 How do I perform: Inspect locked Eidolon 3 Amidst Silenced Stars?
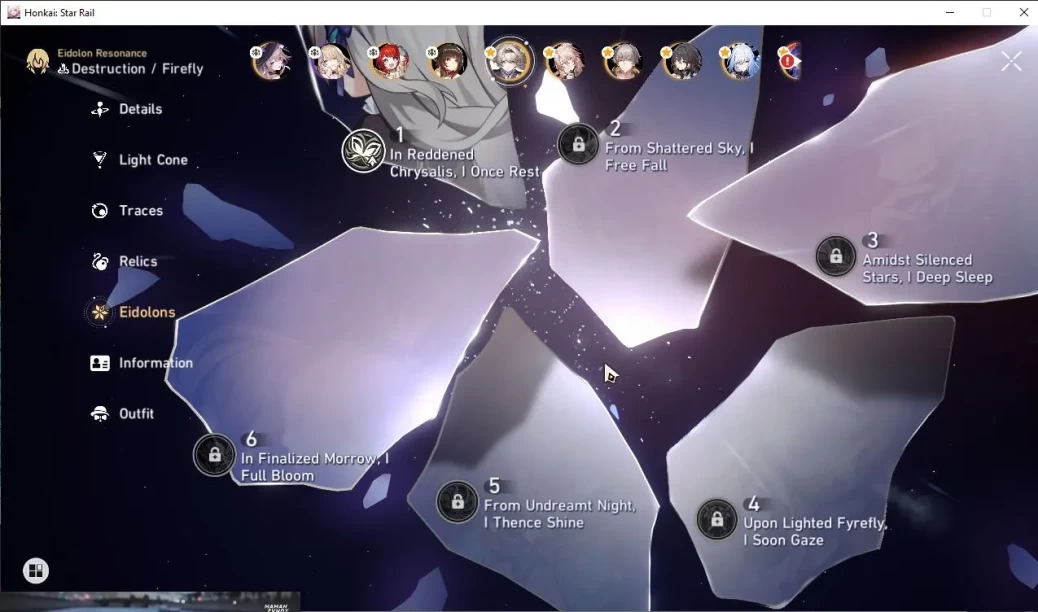pyautogui.click(x=836, y=256)
